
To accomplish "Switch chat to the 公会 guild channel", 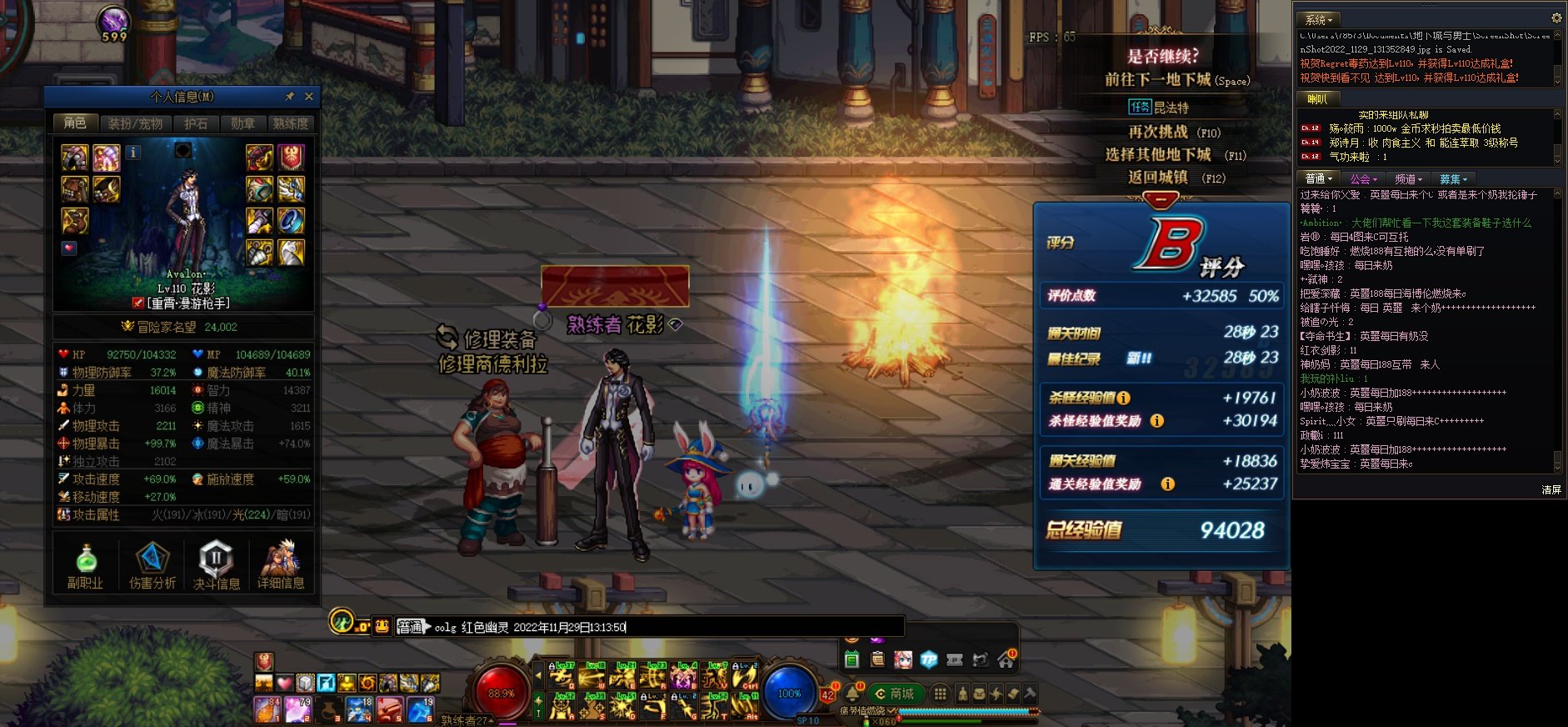I will click(1363, 179).
